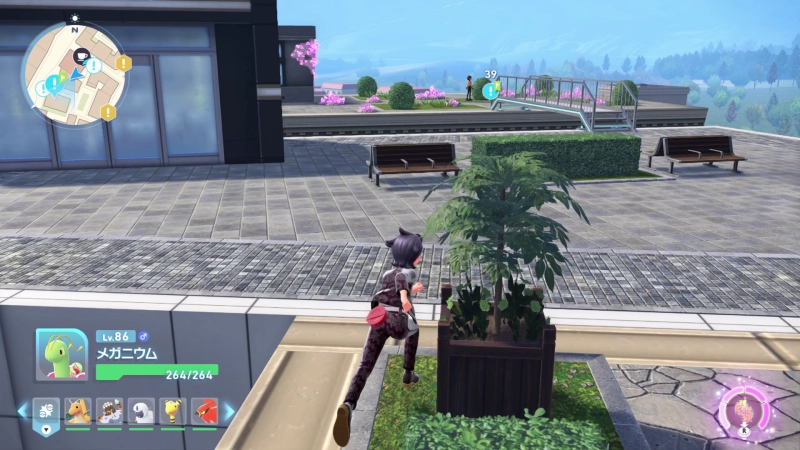The image size is (800, 450).
Task: Click the right arrow of party bar
Action: point(228,411)
